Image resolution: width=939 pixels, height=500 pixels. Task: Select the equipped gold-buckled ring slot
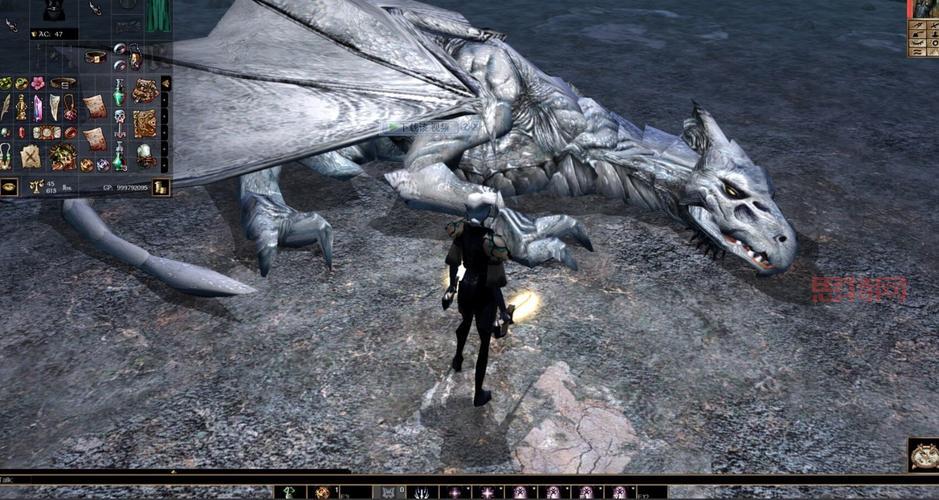point(95,57)
